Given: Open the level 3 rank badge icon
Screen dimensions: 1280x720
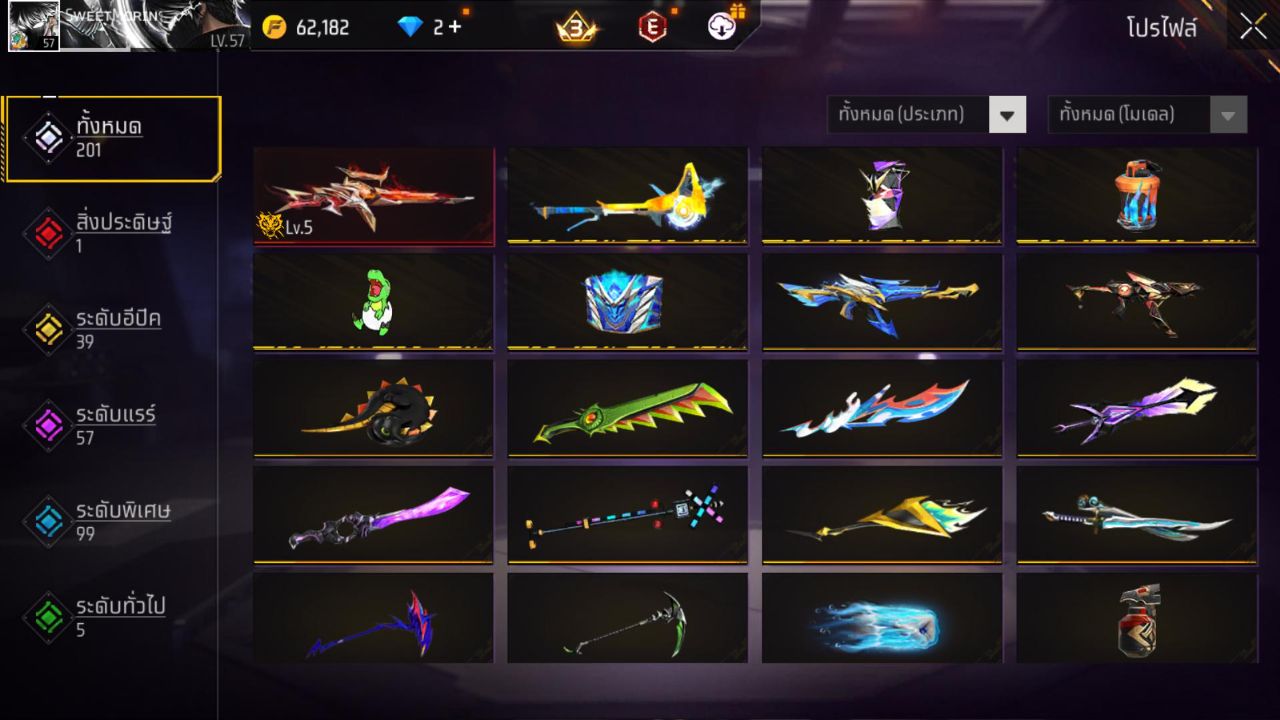Looking at the screenshot, I should tap(577, 27).
